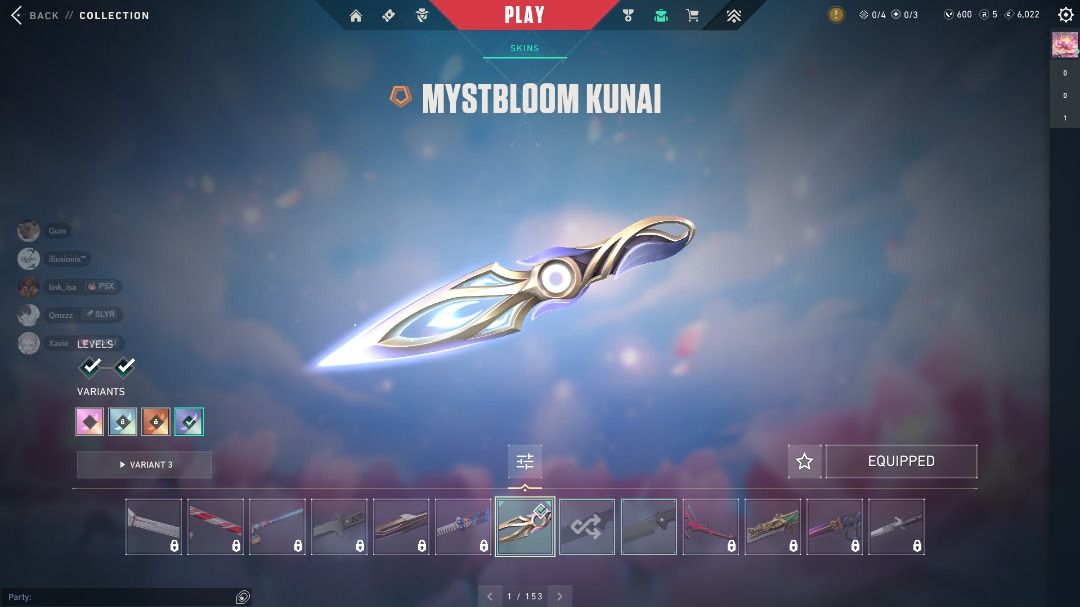Open the filter sliders button

(x=525, y=461)
